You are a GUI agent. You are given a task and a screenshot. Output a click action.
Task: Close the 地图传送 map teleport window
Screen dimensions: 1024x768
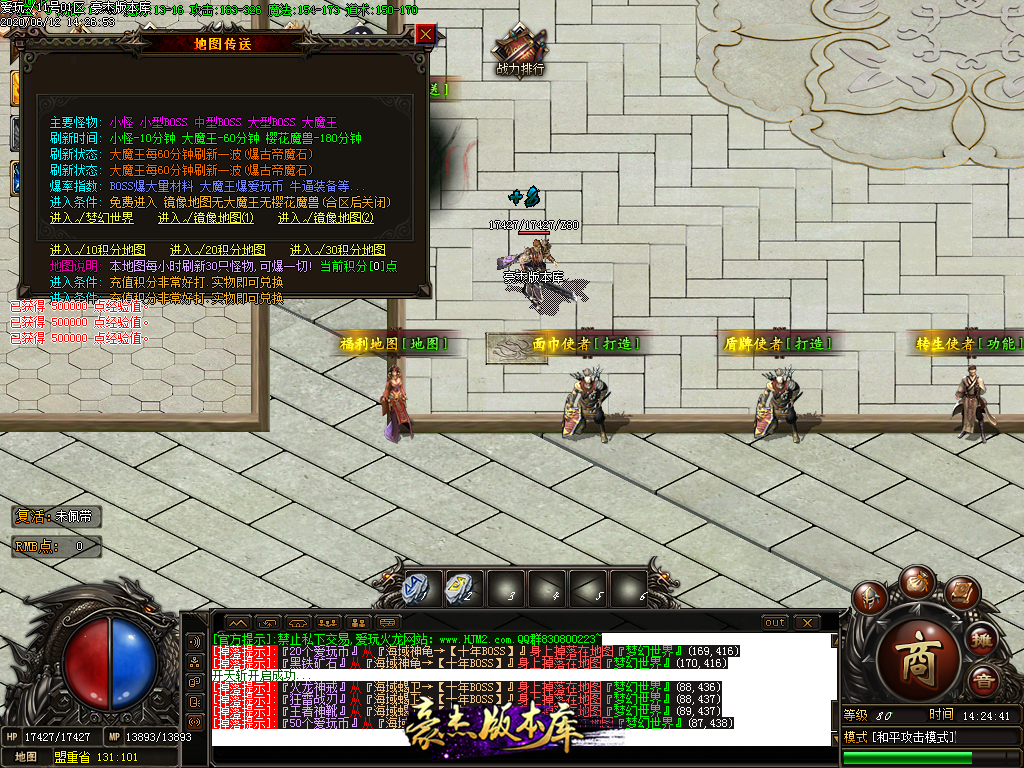pos(426,35)
